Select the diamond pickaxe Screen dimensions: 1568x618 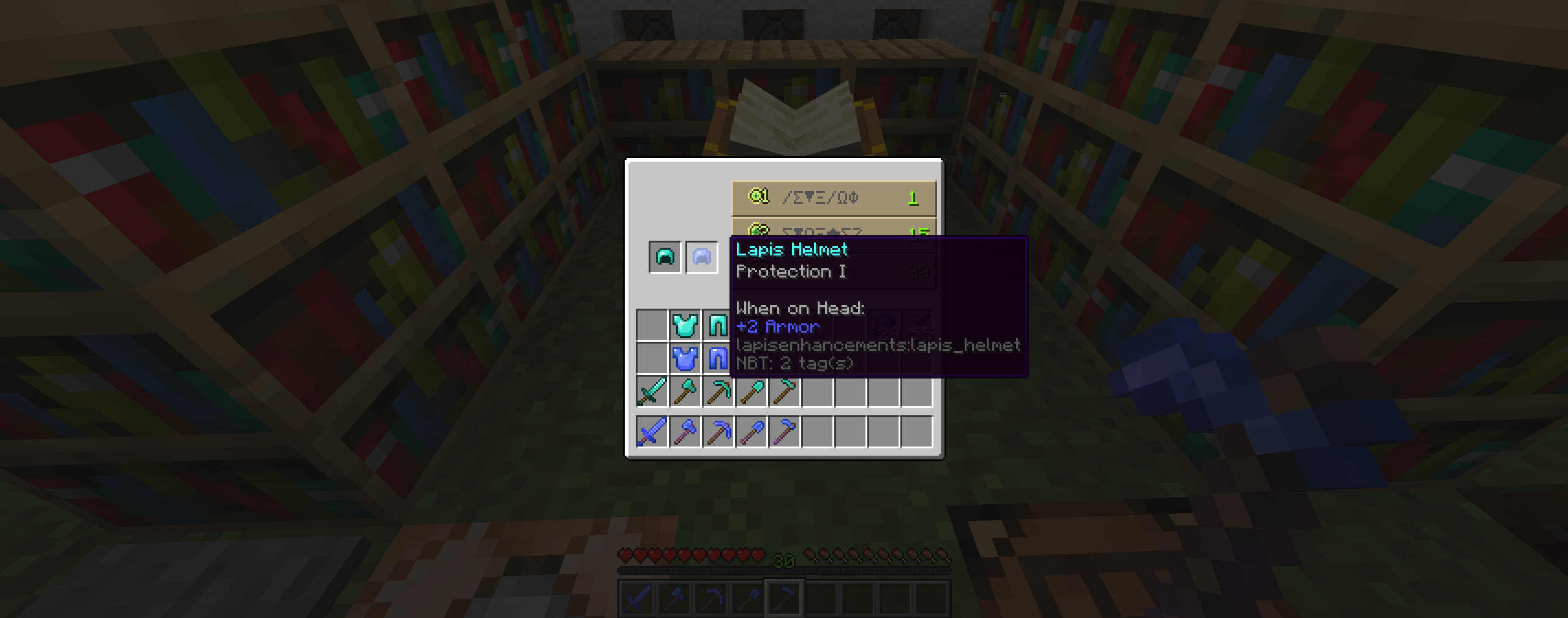coord(718,392)
